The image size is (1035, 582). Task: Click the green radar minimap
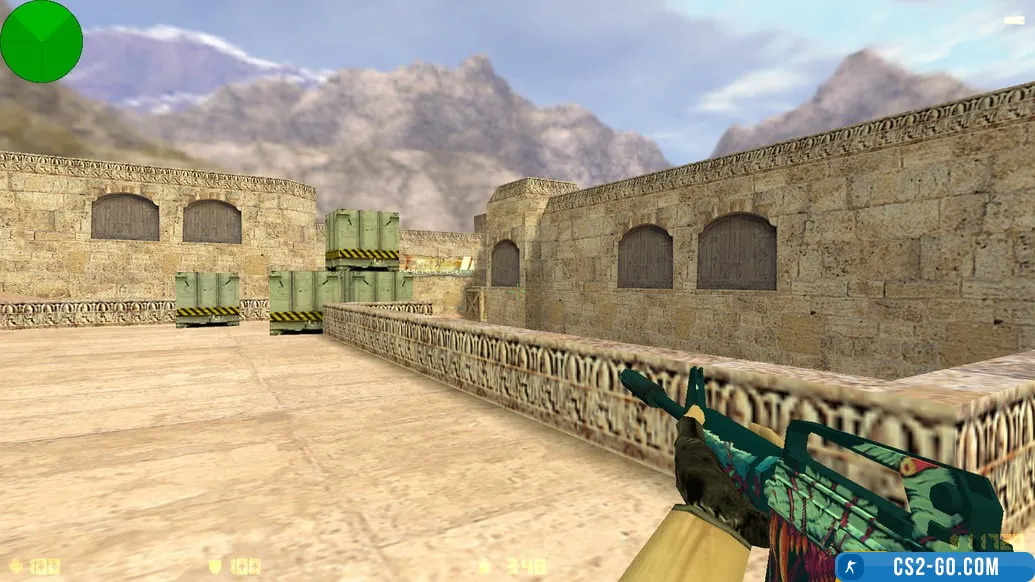coord(41,41)
